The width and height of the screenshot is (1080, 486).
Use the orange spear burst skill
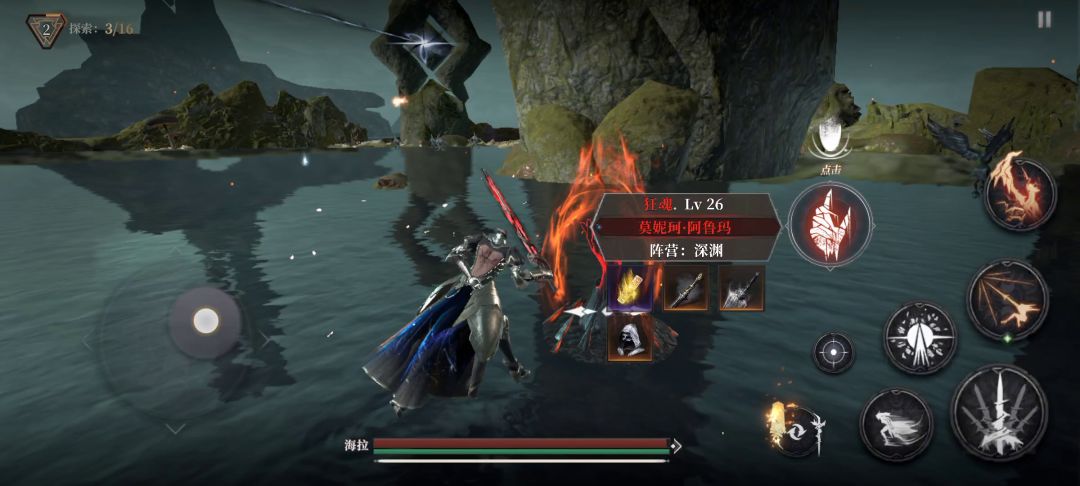point(1007,299)
